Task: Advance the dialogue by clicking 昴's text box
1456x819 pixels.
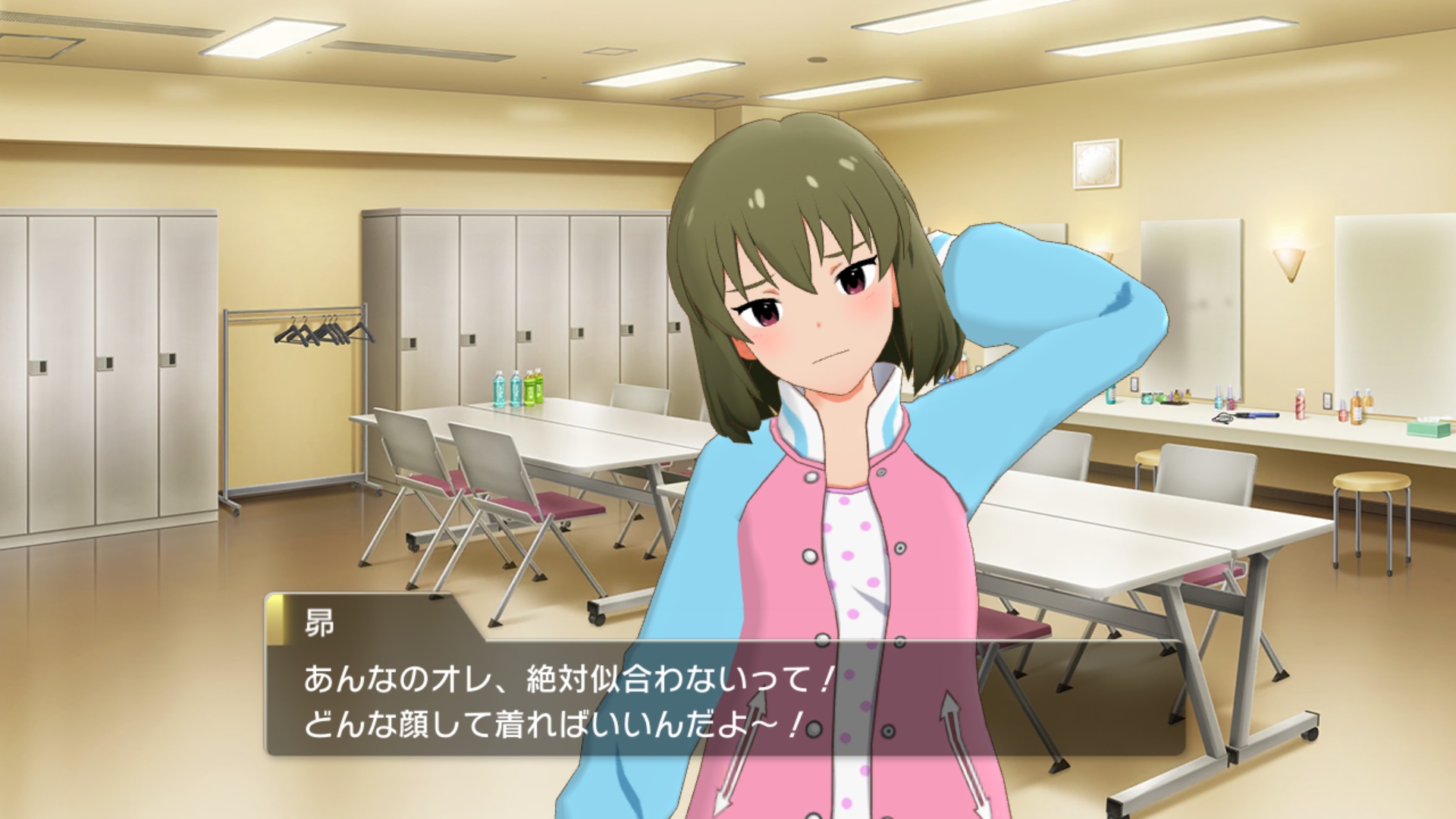Action: click(724, 699)
